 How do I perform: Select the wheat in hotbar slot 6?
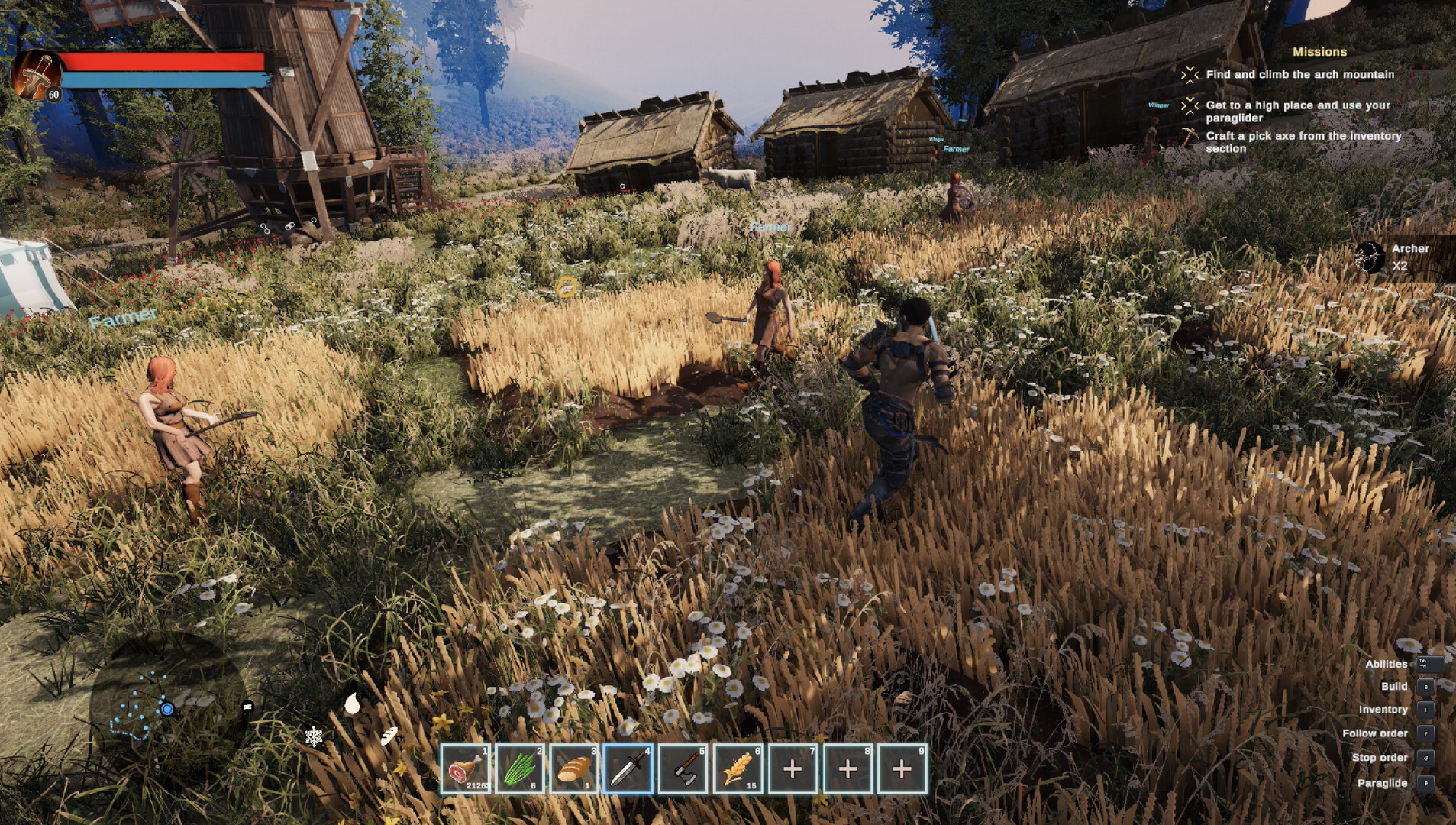[x=738, y=768]
